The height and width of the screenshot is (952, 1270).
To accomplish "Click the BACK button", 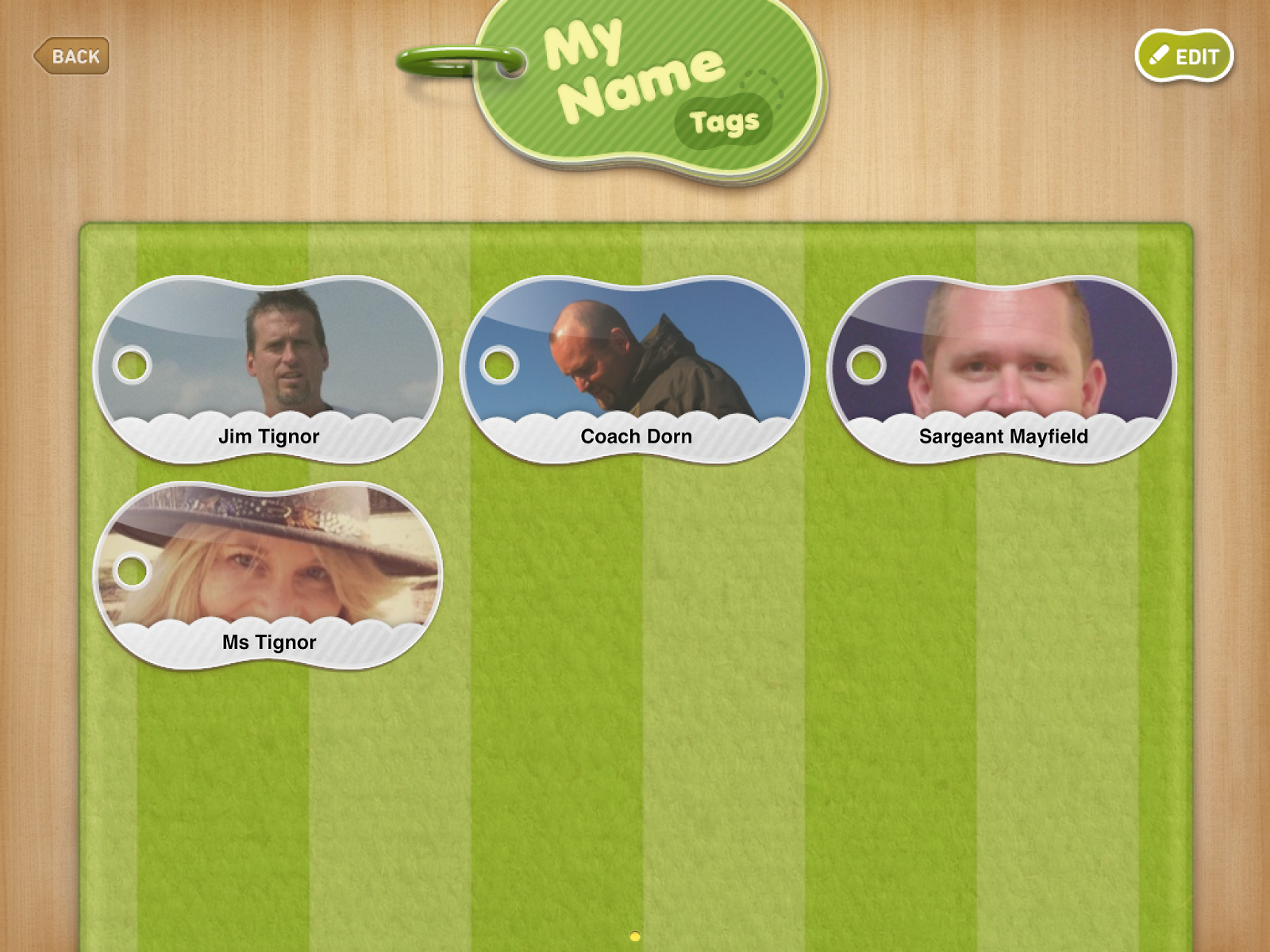I will click(70, 56).
